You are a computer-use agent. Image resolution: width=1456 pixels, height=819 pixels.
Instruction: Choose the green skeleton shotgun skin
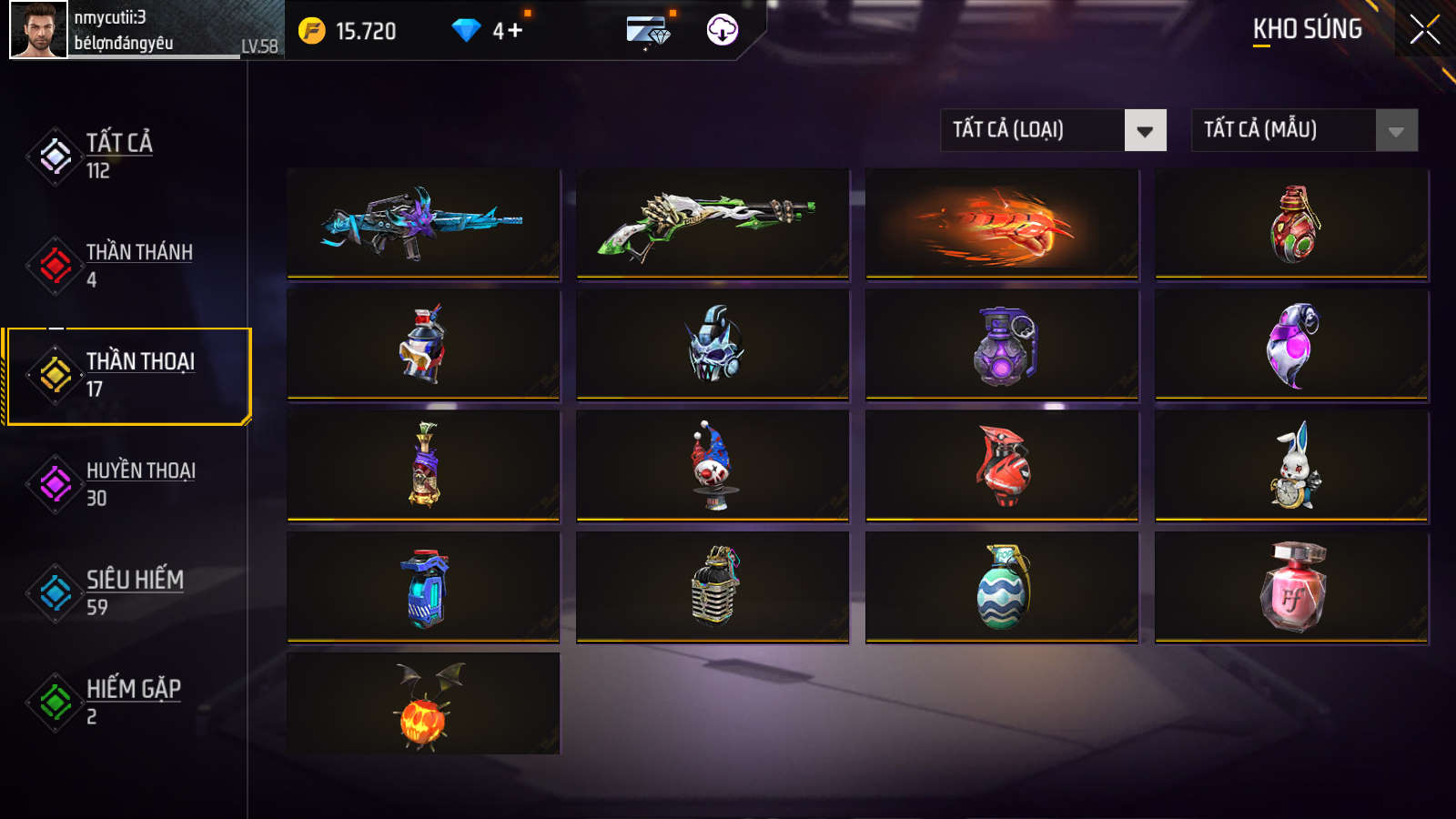pos(713,223)
